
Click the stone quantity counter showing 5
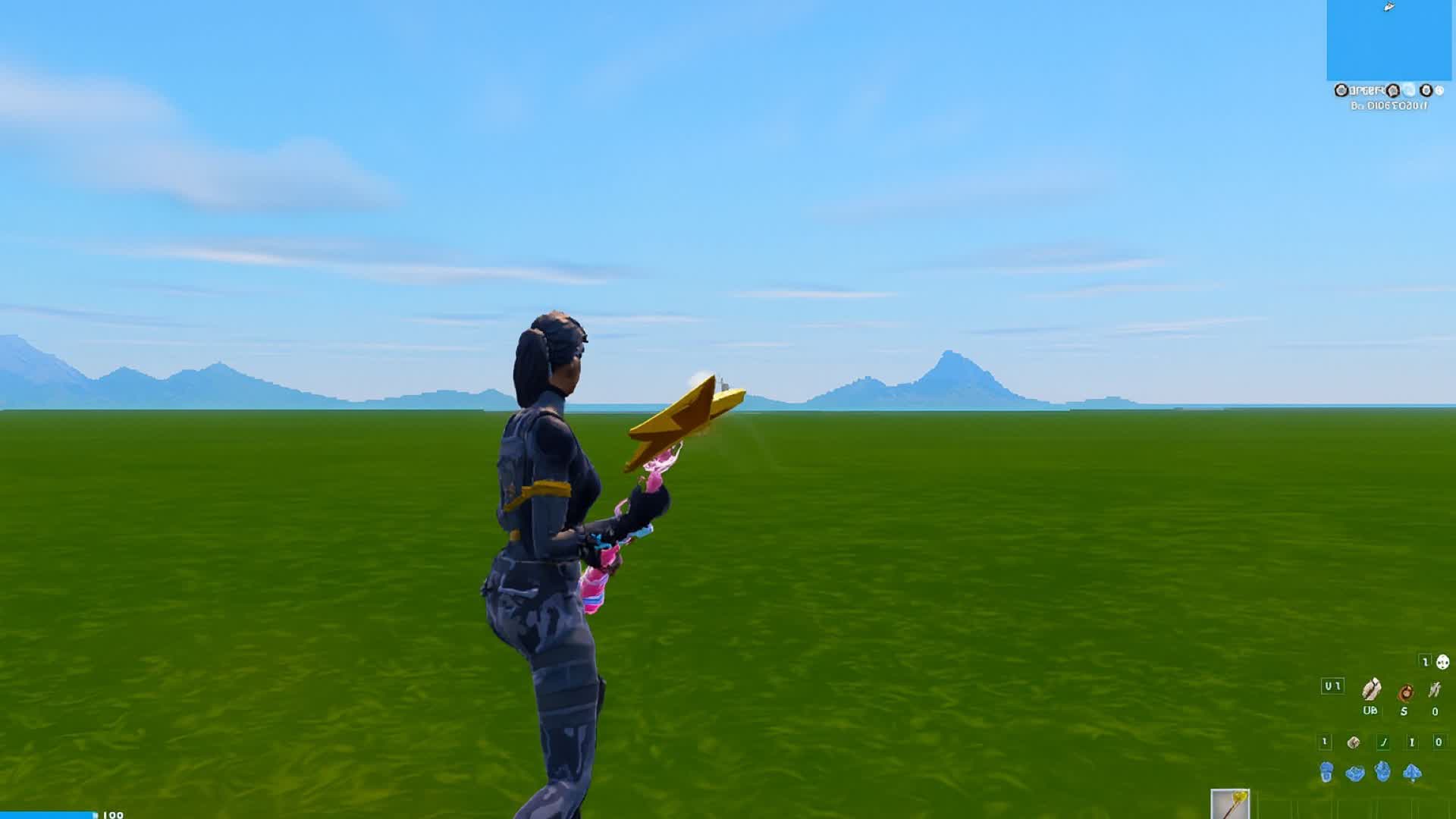point(1404,711)
